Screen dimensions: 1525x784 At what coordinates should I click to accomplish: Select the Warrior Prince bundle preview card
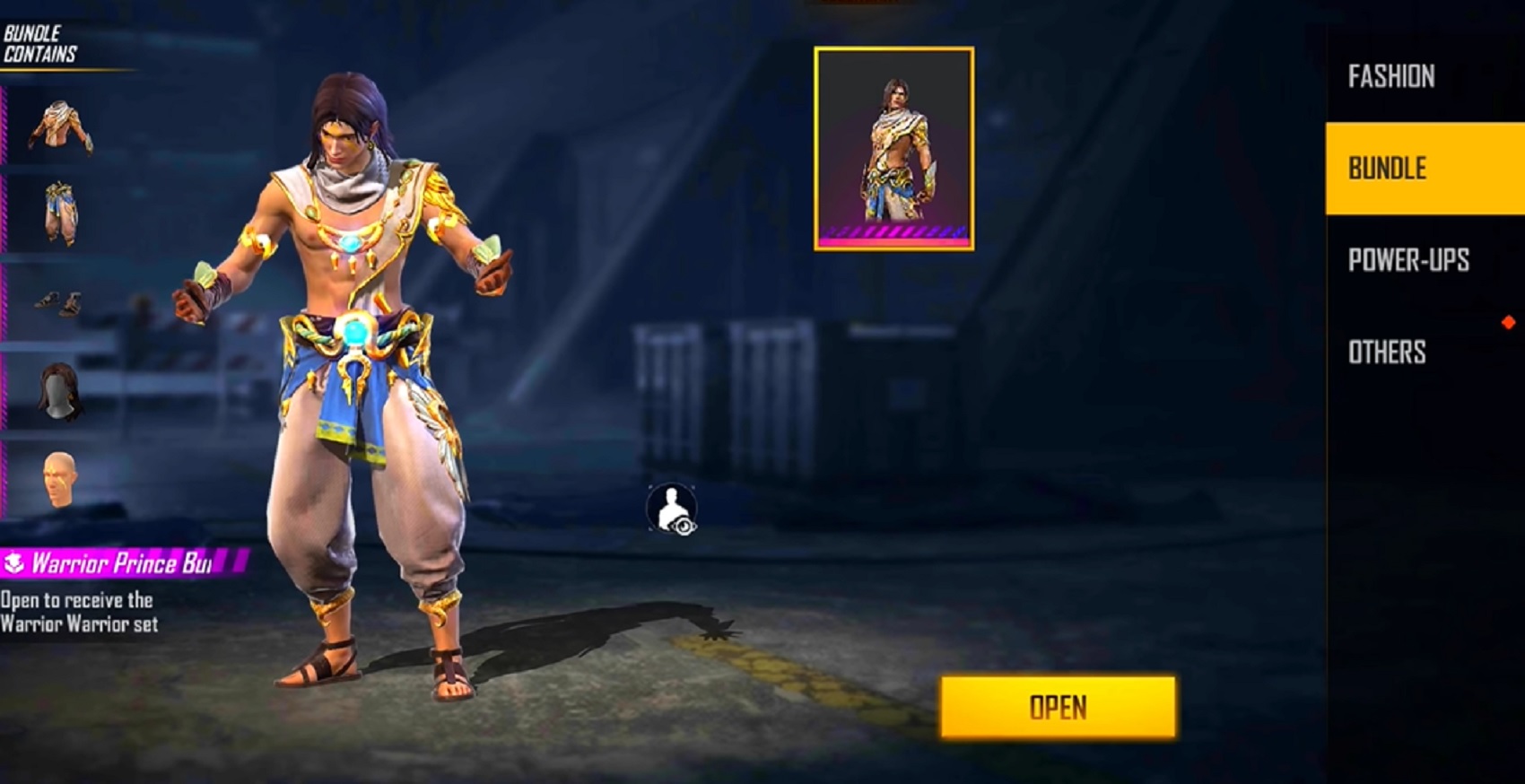coord(893,148)
